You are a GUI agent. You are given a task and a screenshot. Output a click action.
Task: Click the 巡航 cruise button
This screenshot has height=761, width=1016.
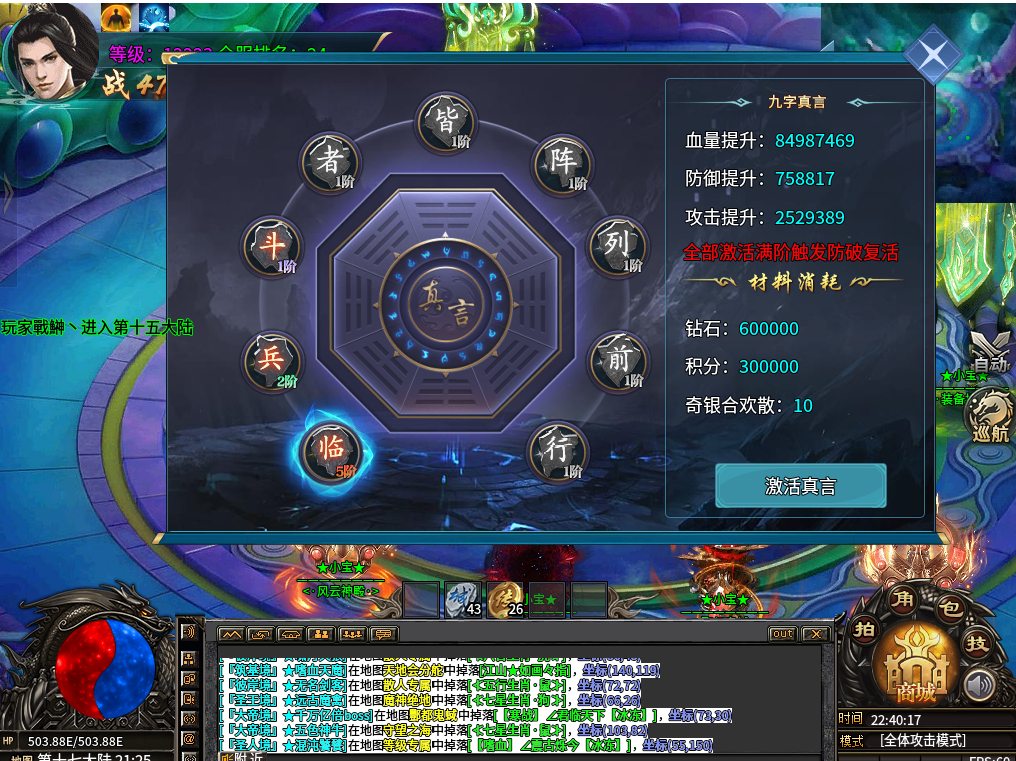point(988,415)
